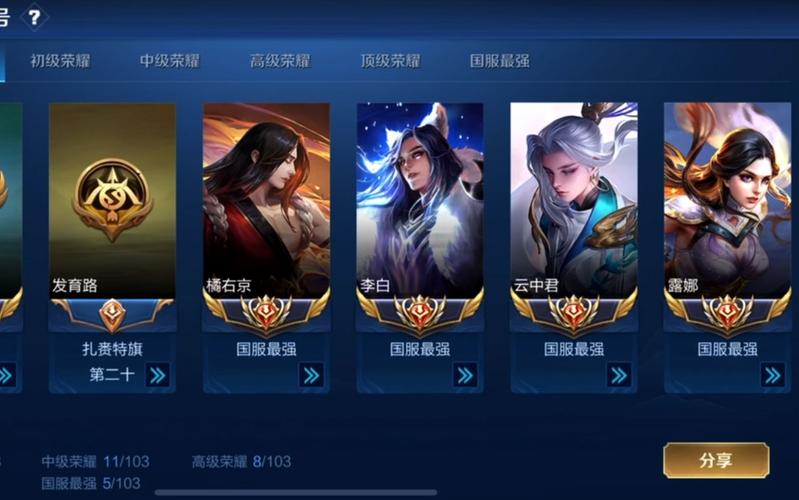Click the arrow button under 李白

pos(465,375)
